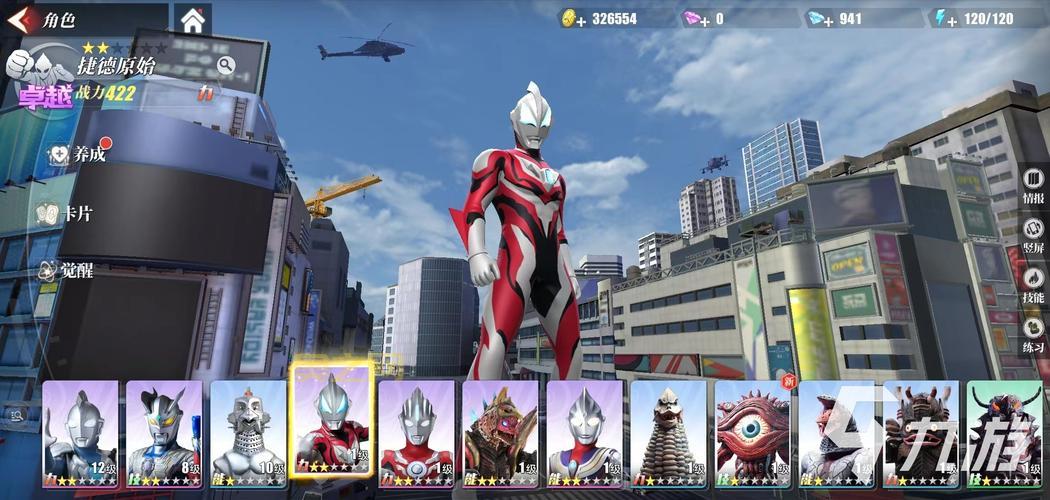The width and height of the screenshot is (1050, 500).
Task: Enter 练习 practice mode
Action: (1033, 334)
